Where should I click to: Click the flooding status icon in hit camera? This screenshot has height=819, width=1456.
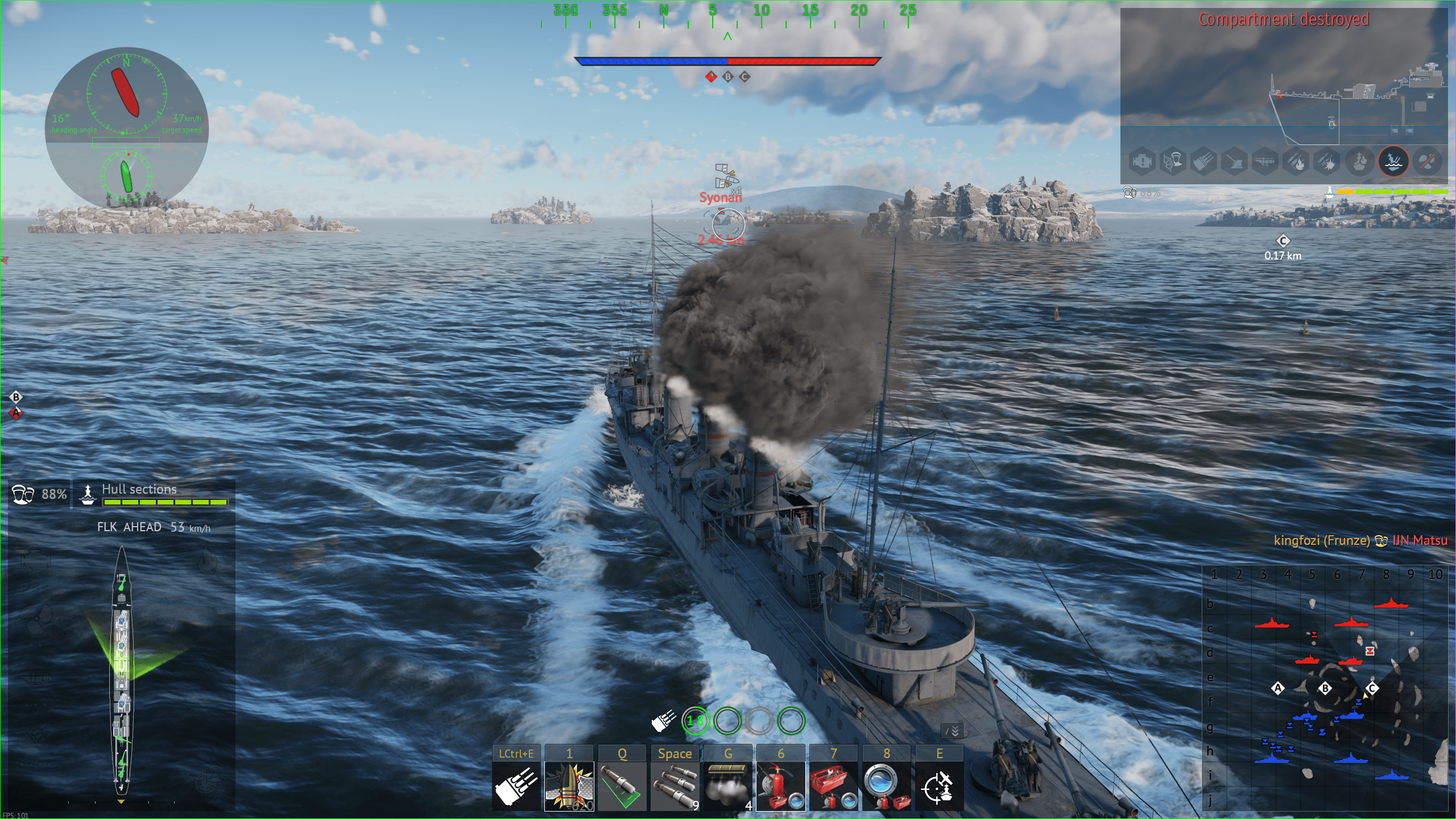point(1393,162)
